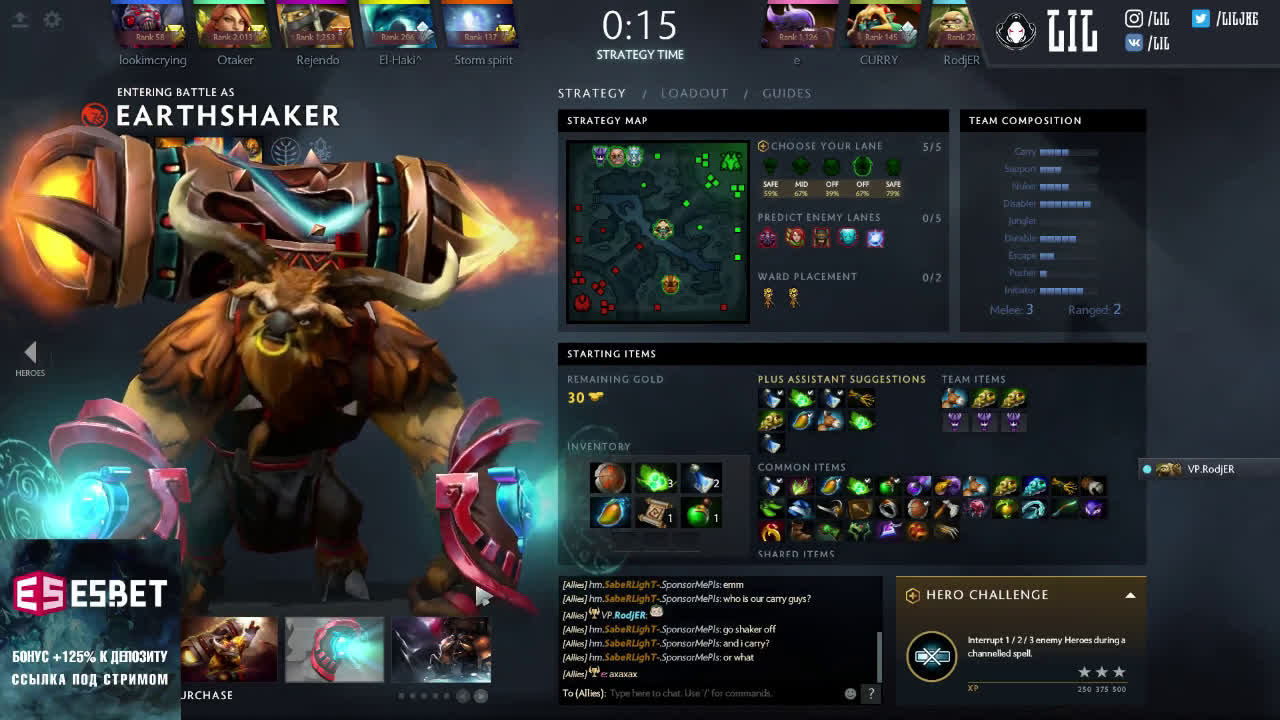1280x720 pixels.
Task: Switch to the Loadout tab
Action: pos(694,93)
